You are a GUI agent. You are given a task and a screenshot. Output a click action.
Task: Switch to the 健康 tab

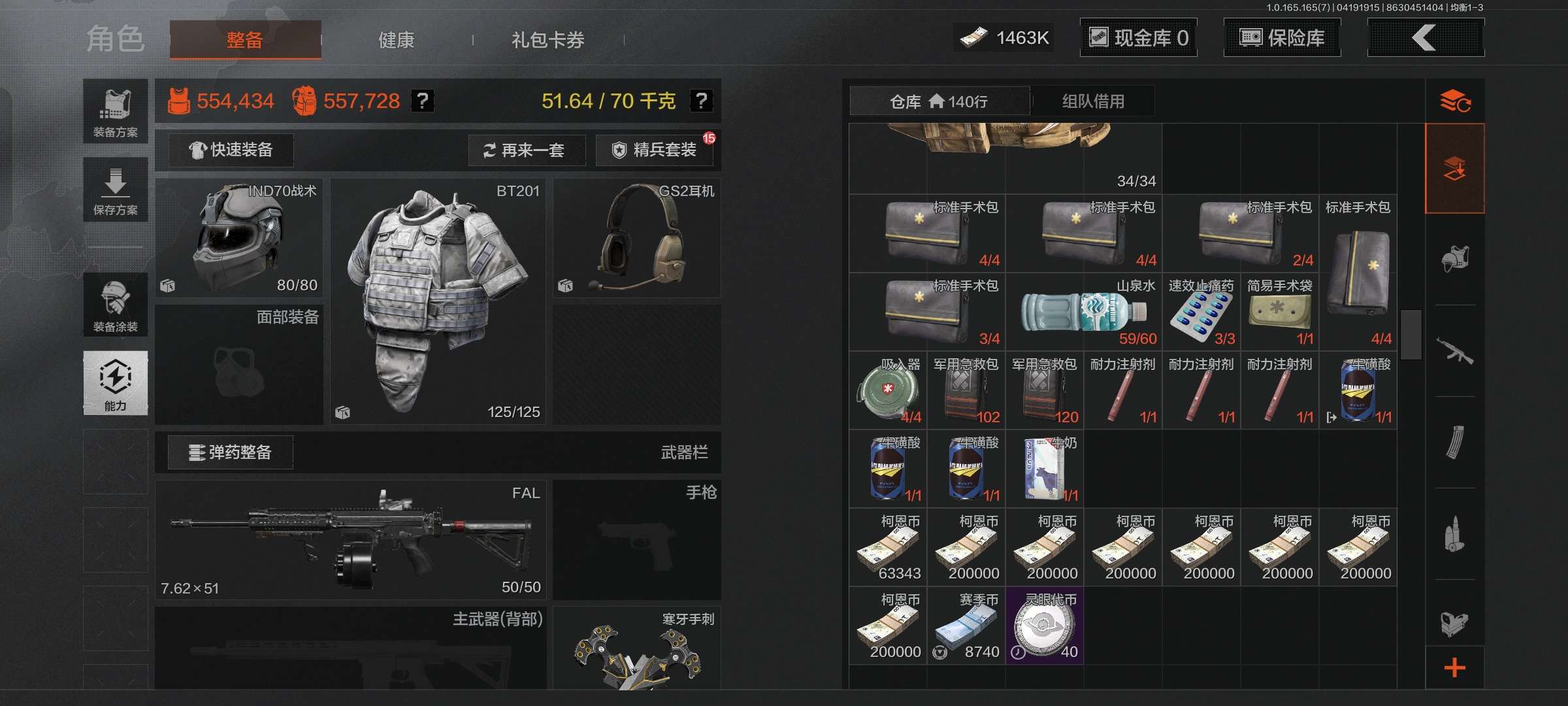(397, 40)
